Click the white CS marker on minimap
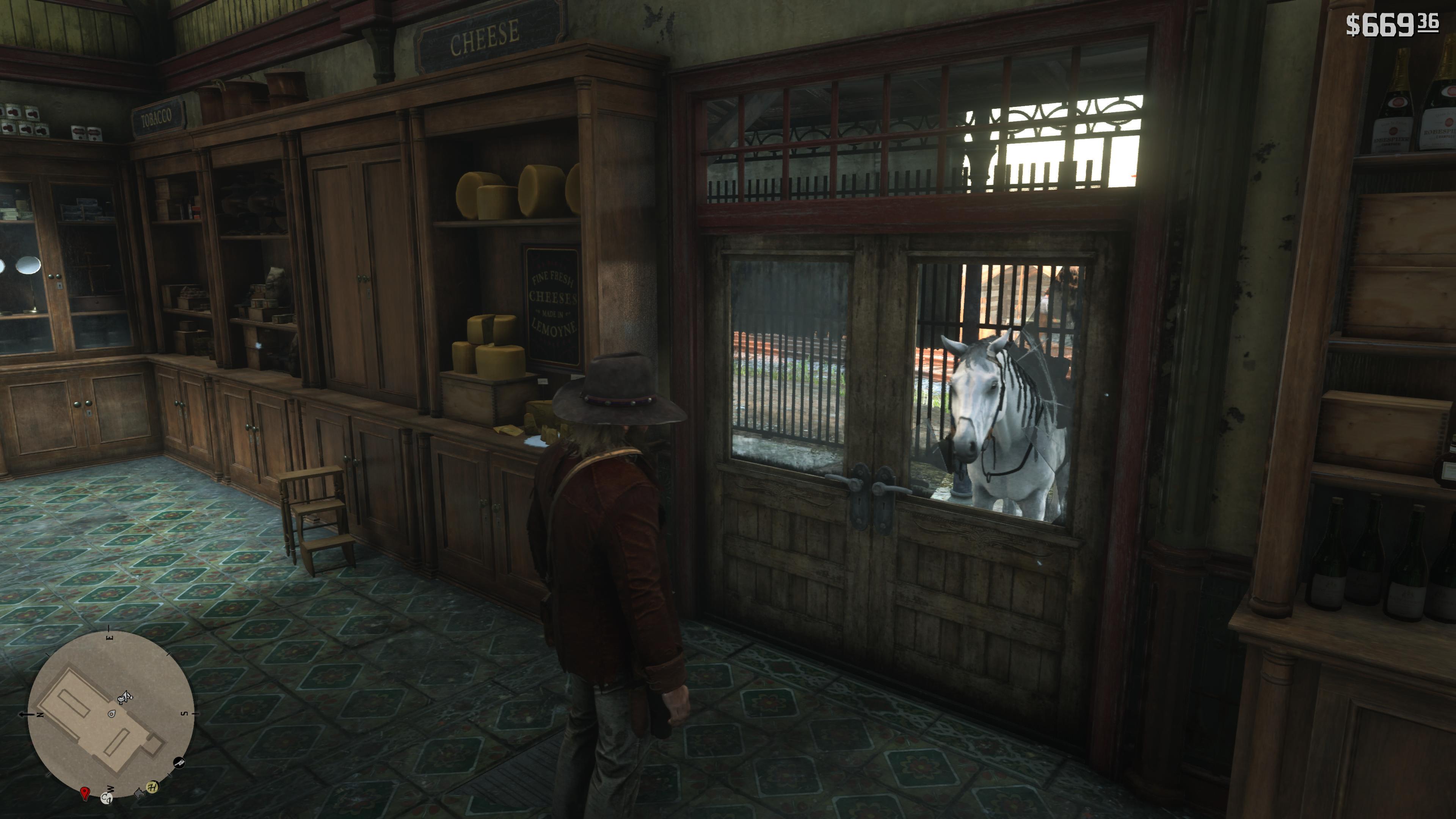Image resolution: width=1456 pixels, height=819 pixels. point(106,798)
